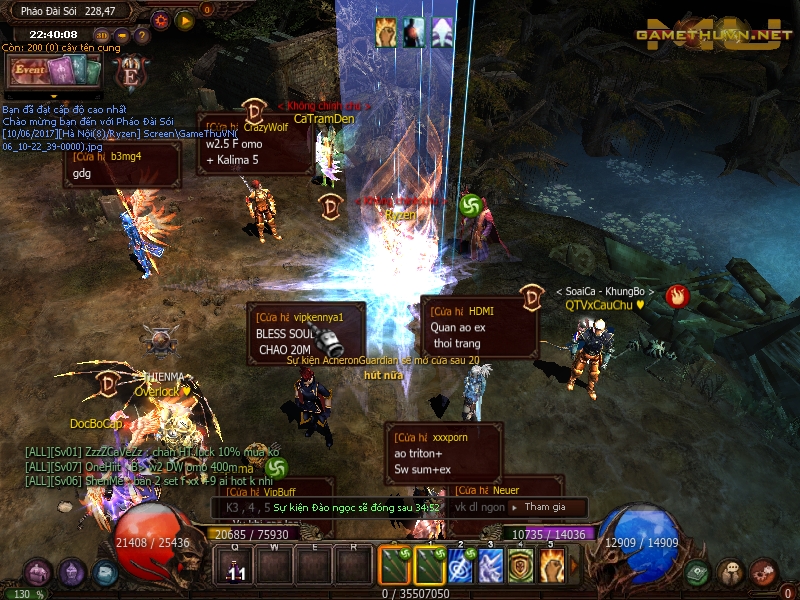Open the green book menu button
800x600 pixels.
point(698,573)
